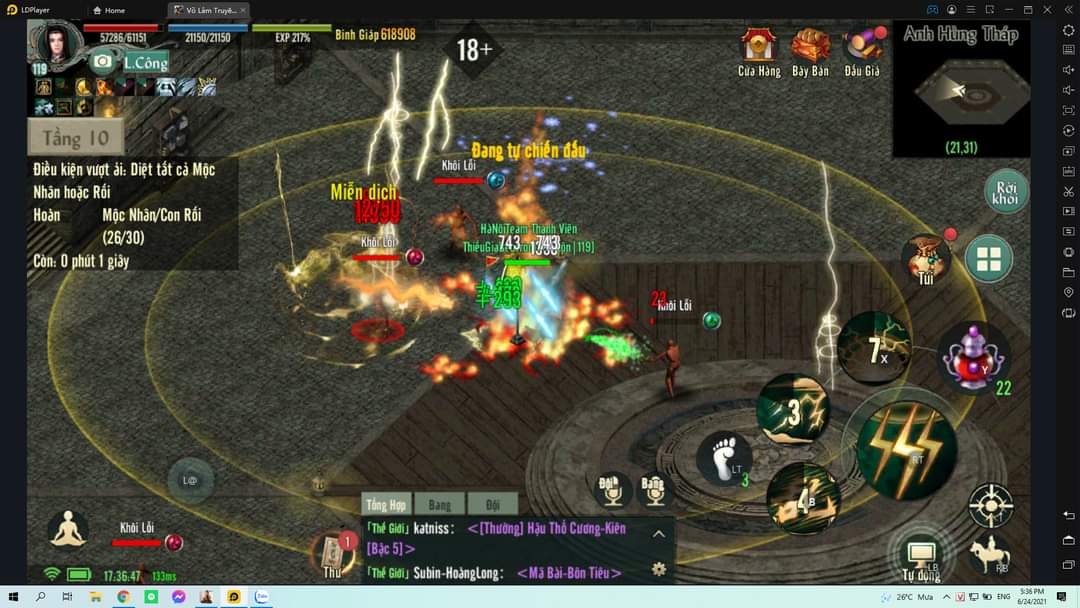Tap the crosshair target-select button
The height and width of the screenshot is (608, 1080).
point(991,505)
